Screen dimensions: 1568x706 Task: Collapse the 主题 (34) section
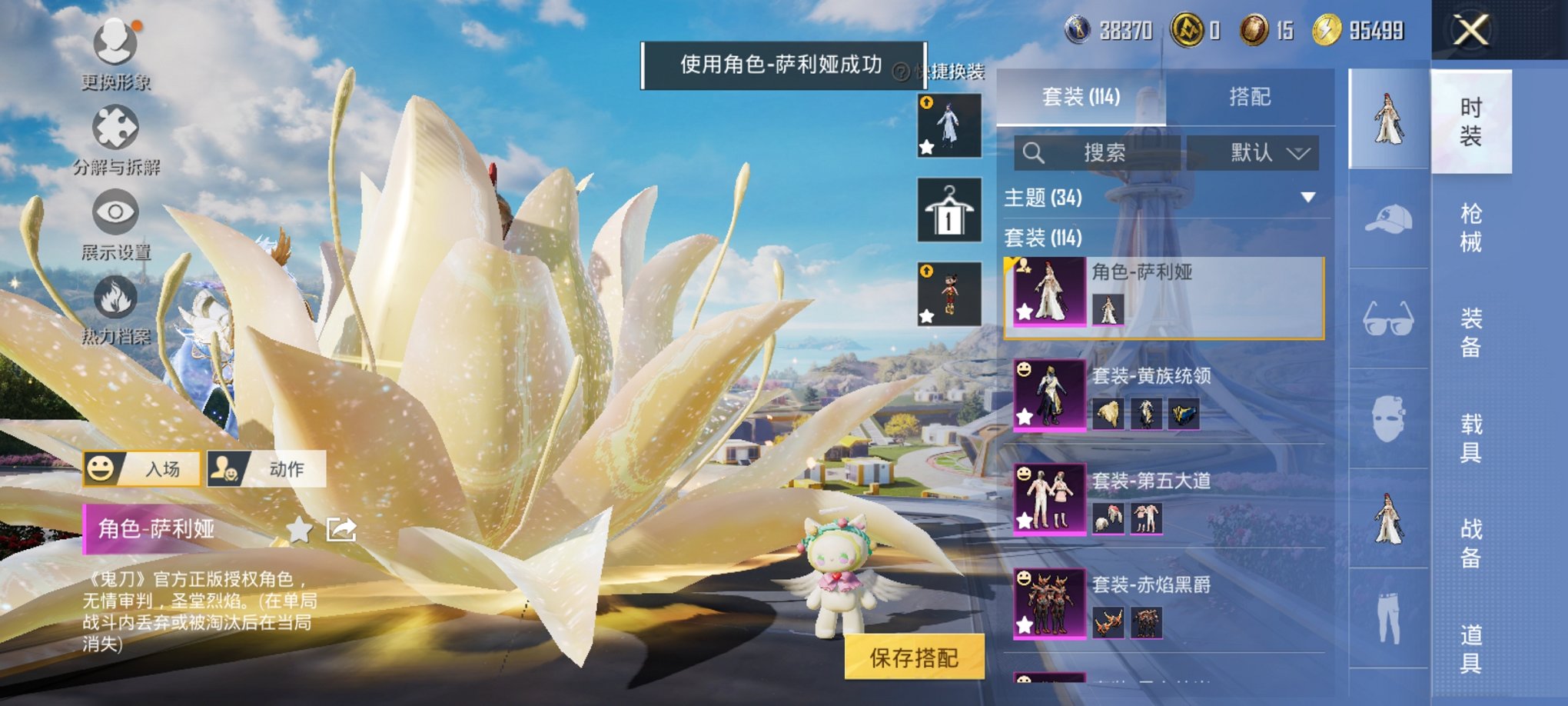pos(1307,198)
